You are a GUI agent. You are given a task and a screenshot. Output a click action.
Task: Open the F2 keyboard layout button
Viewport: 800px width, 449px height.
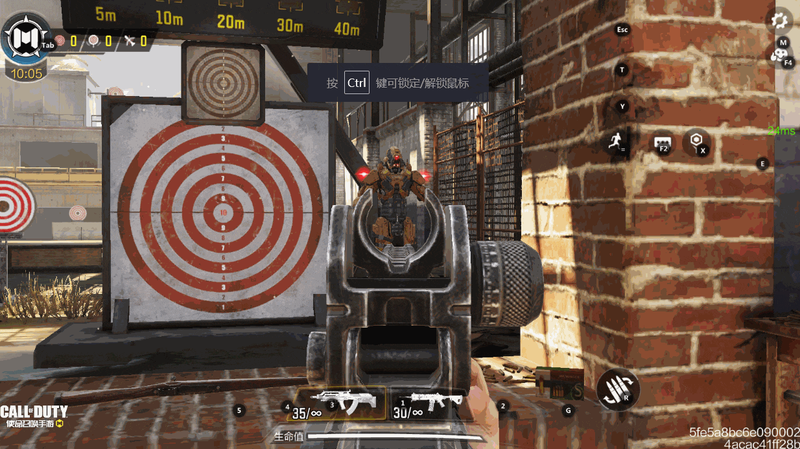[661, 144]
